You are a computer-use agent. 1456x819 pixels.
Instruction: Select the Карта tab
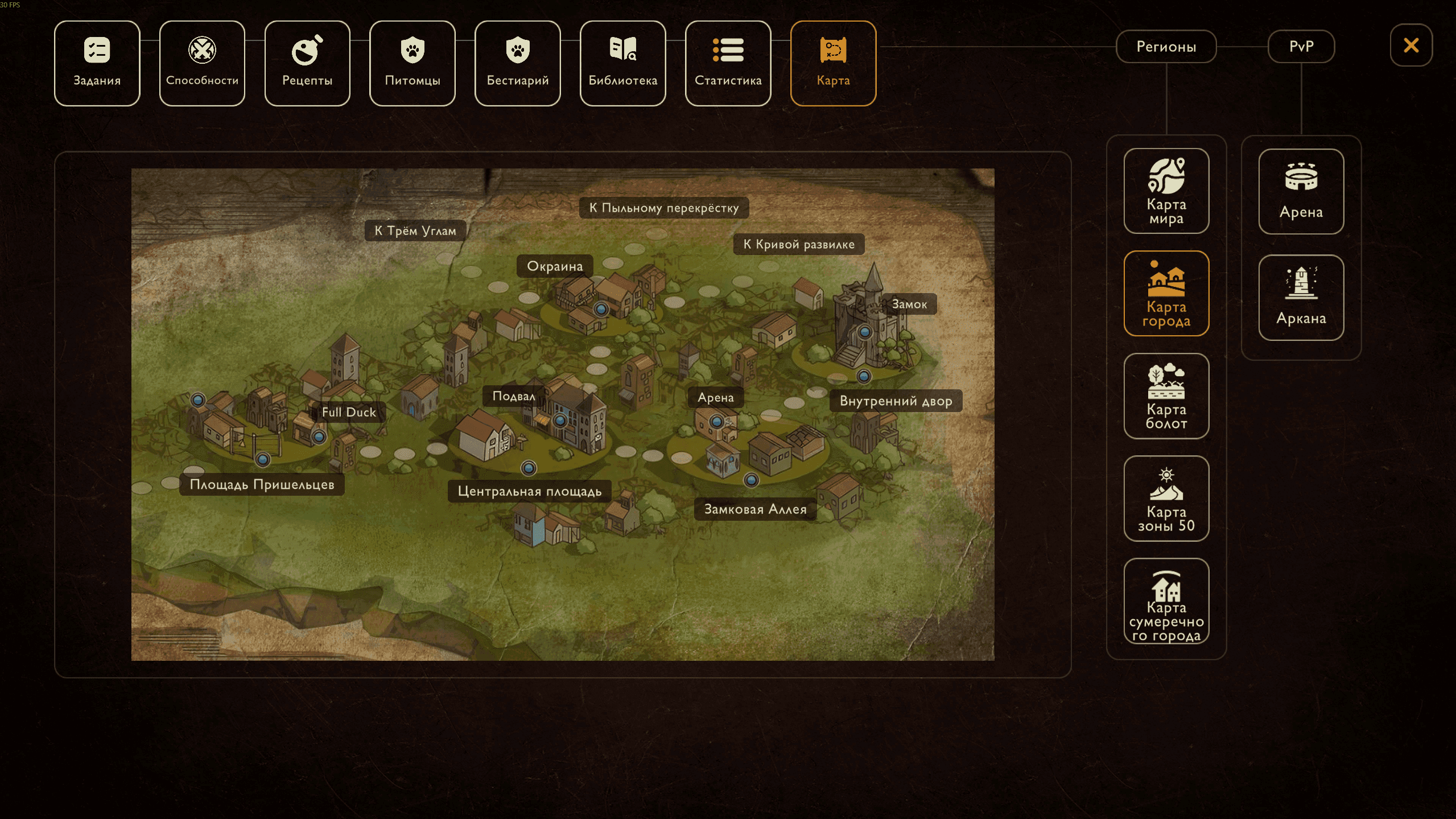pyautogui.click(x=833, y=63)
